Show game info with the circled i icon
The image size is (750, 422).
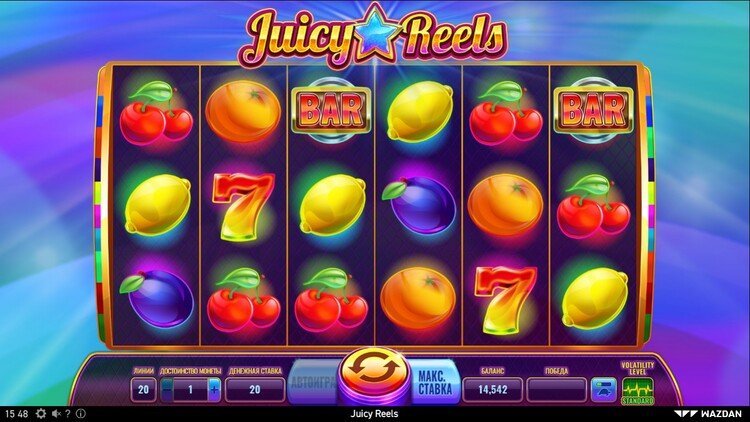(80, 413)
